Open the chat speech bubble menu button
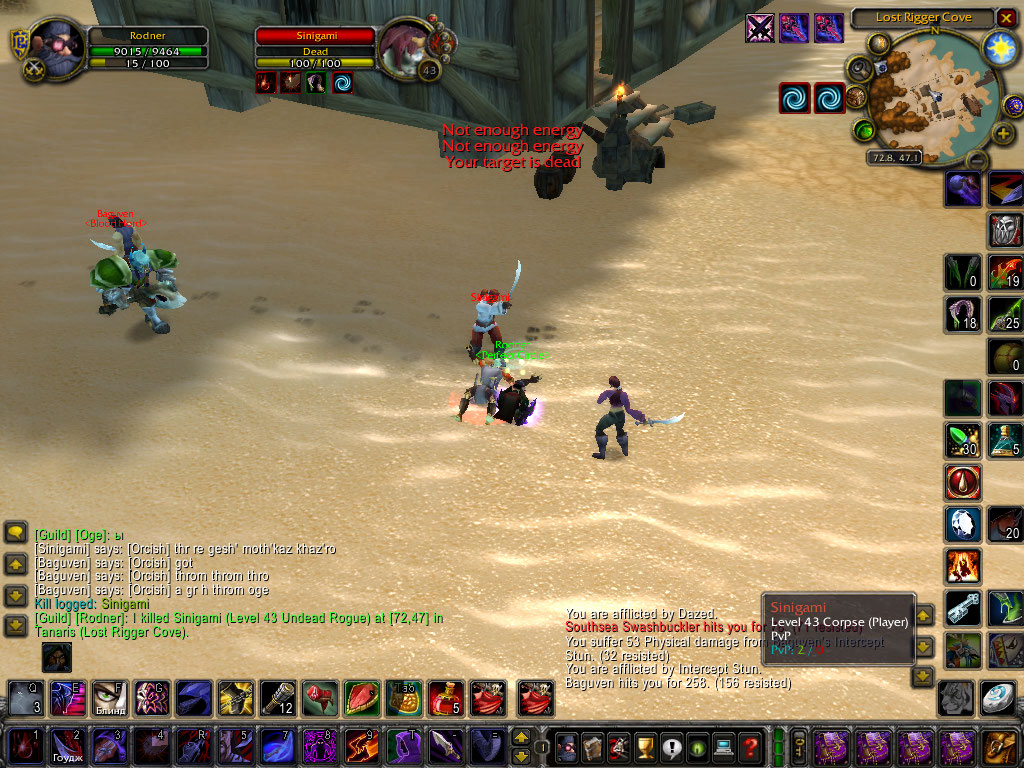Viewport: 1024px width, 768px height. (x=15, y=532)
